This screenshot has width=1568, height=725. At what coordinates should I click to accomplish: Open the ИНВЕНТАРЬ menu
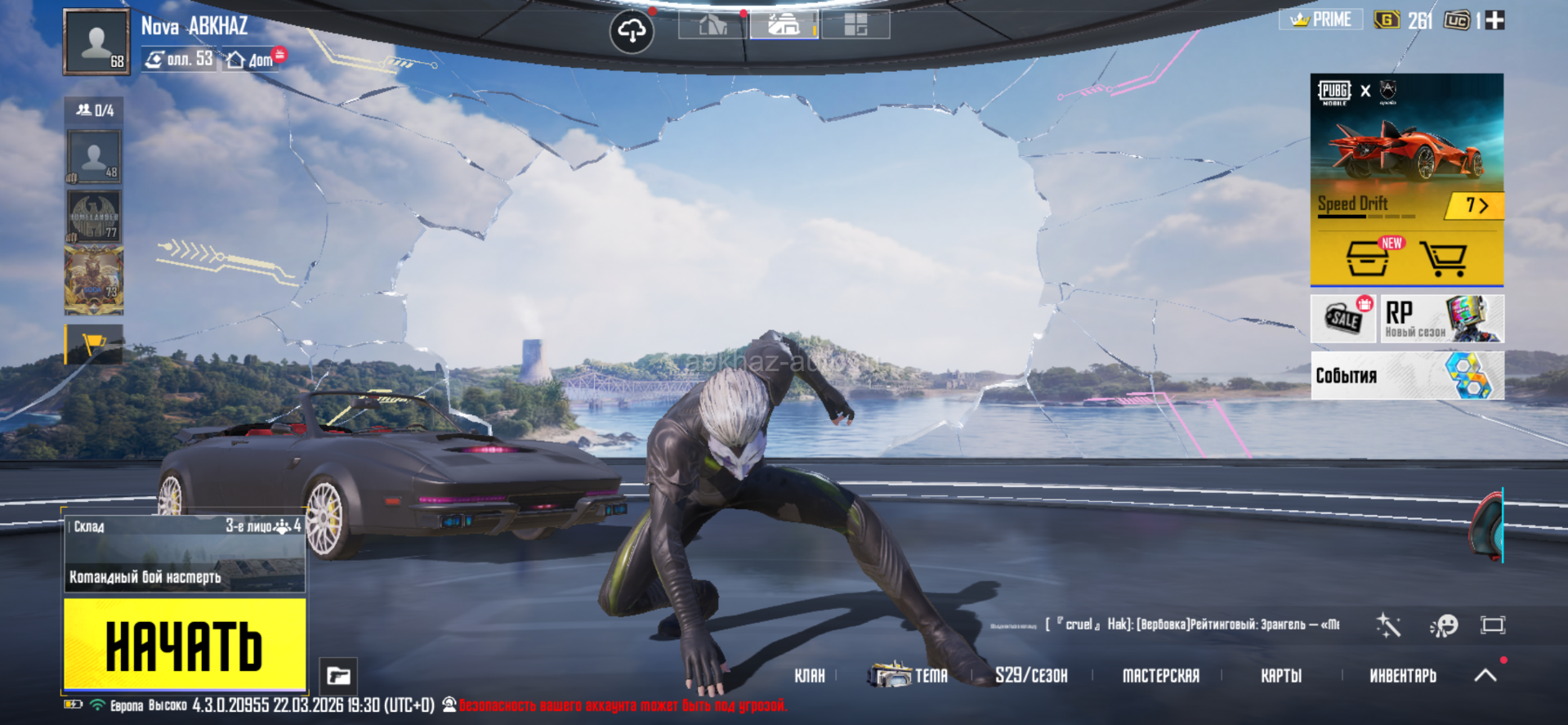1402,676
